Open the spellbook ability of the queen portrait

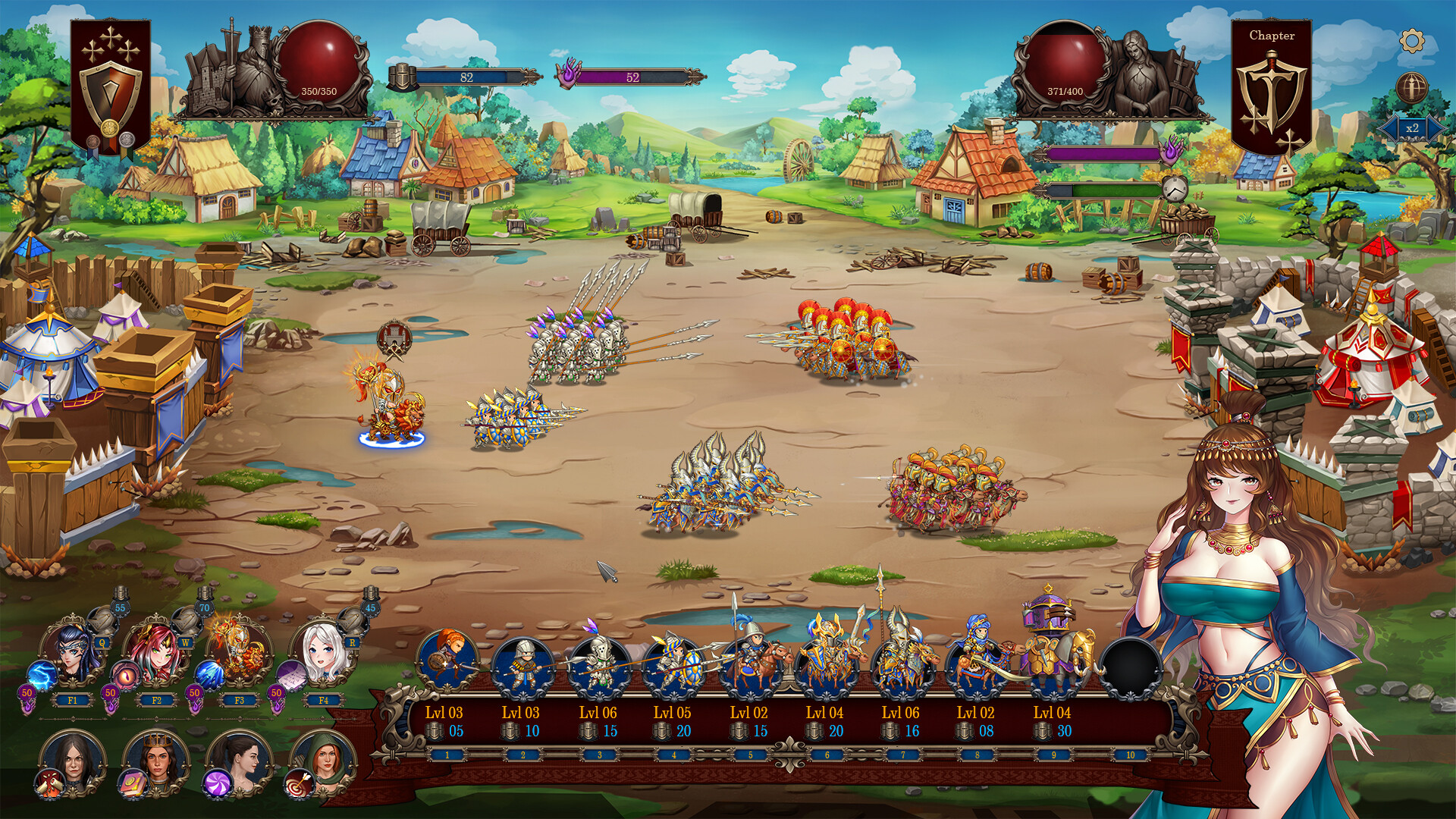click(132, 783)
